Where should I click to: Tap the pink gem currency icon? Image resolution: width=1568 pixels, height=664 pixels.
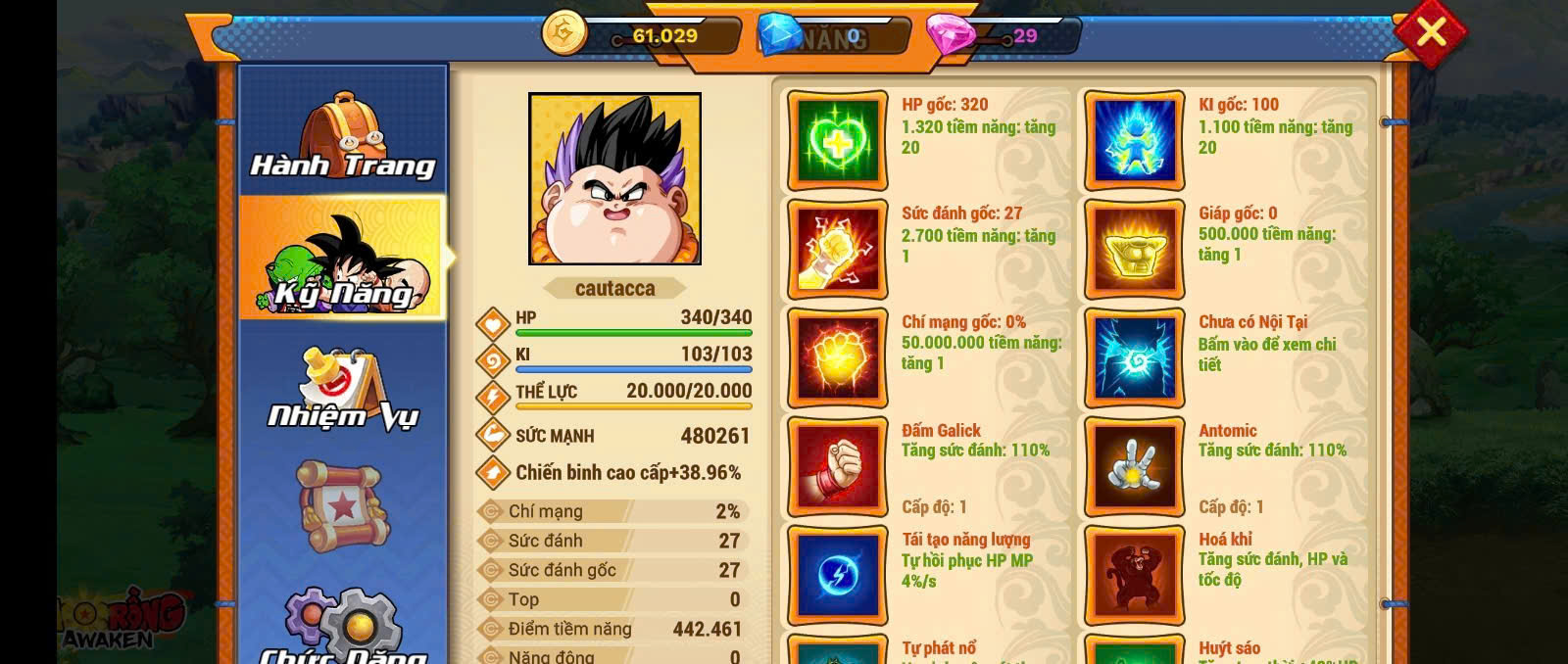(950, 35)
